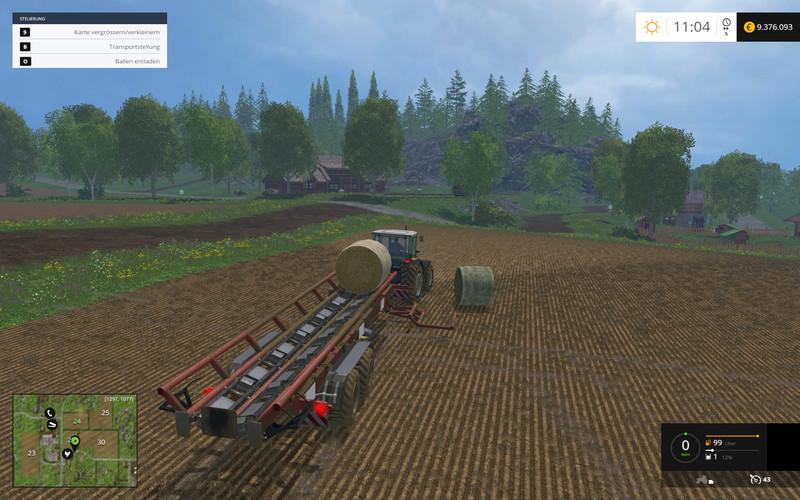800x500 pixels.
Task: Click the sunny weather icon
Action: pyautogui.click(x=652, y=27)
